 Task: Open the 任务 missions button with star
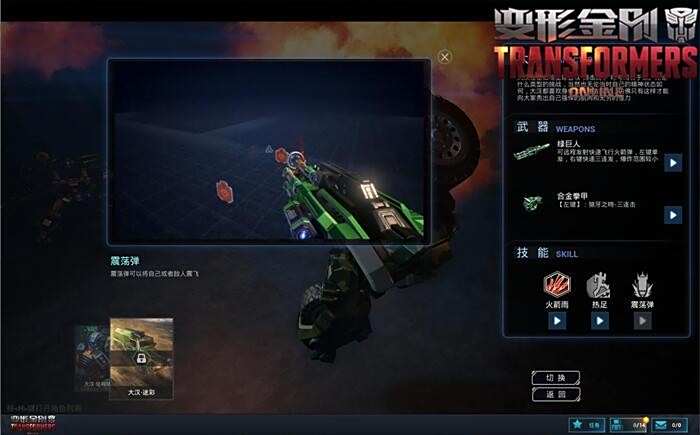(587, 425)
